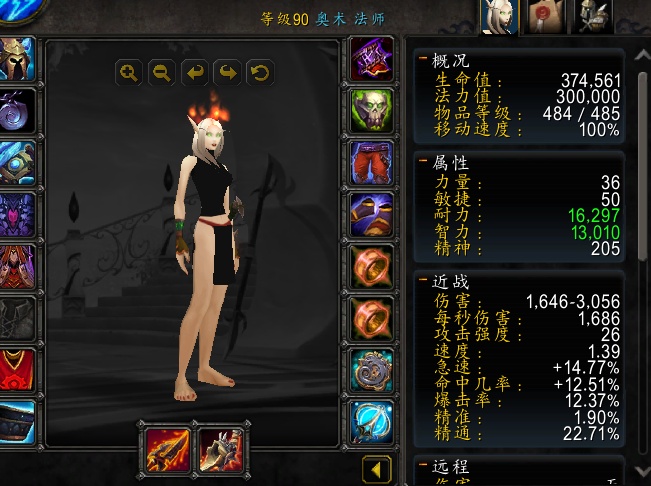This screenshot has width=651, height=486.
Task: Open the character stats tab with elf portrait
Action: tap(498, 17)
